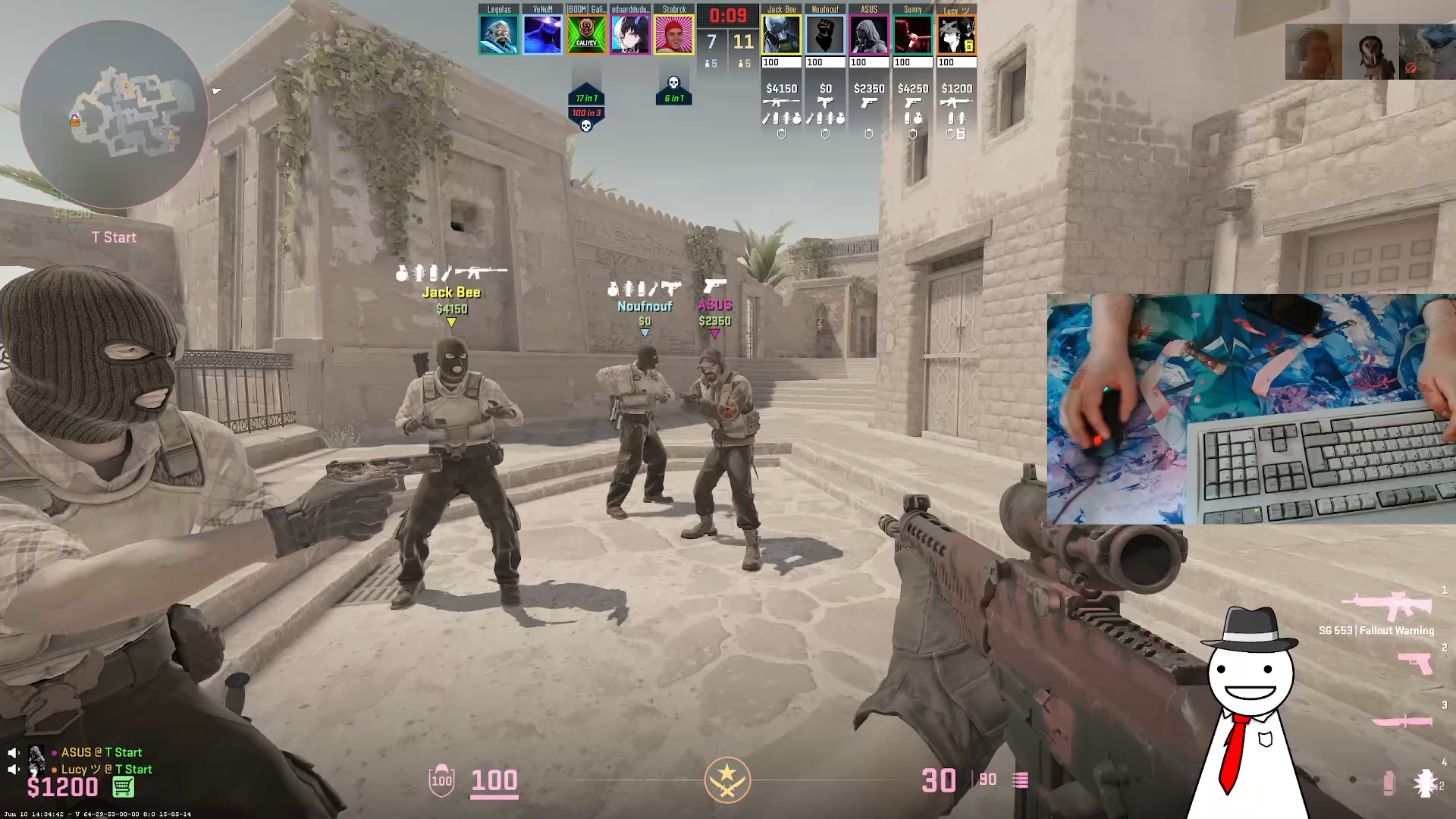This screenshot has width=1456, height=819.
Task: Select the SG 553 Fallout Warning rifle slot
Action: pyautogui.click(x=1386, y=607)
